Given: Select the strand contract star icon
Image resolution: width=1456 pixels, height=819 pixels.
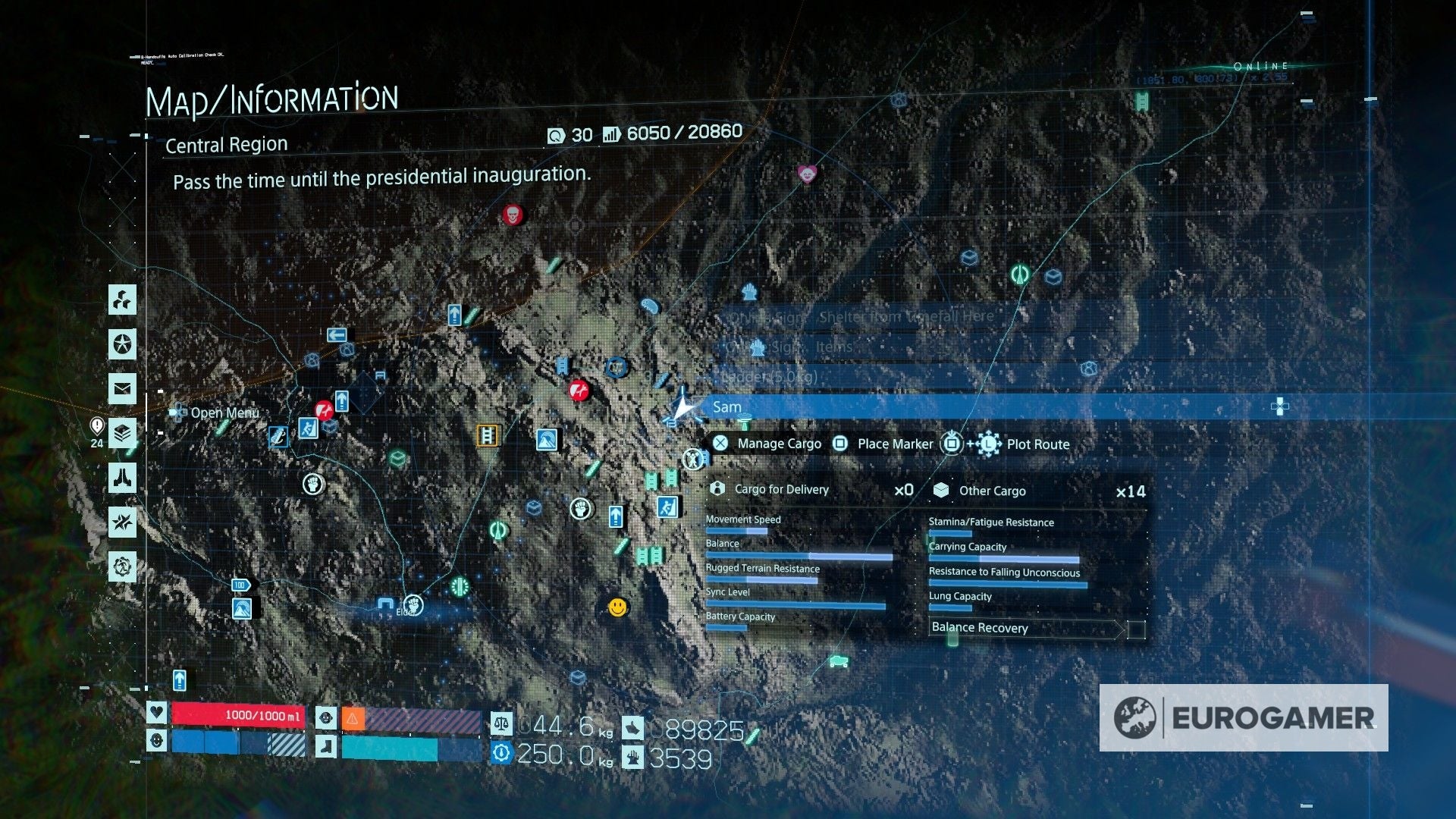Looking at the screenshot, I should (121, 522).
